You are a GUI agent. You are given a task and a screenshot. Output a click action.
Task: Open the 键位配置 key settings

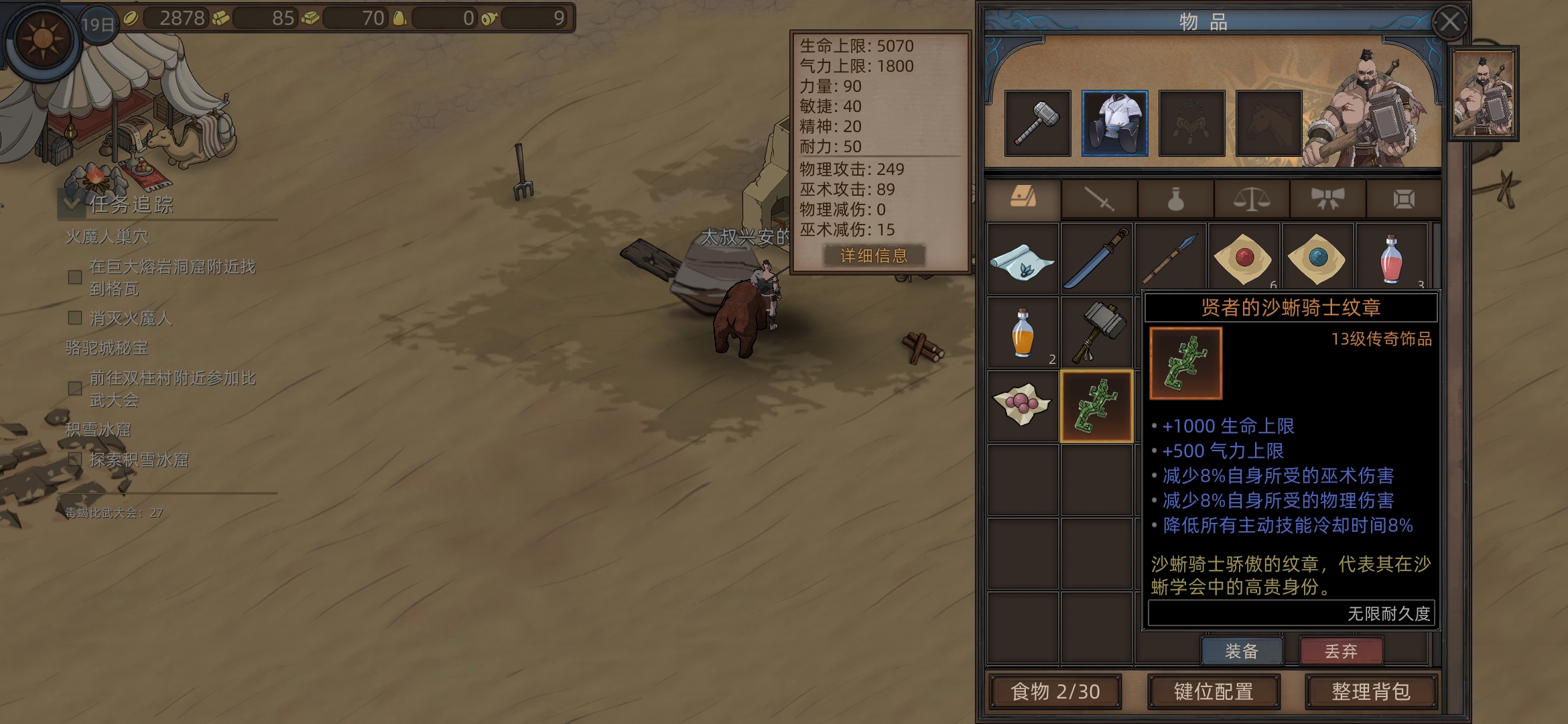pos(1214,691)
